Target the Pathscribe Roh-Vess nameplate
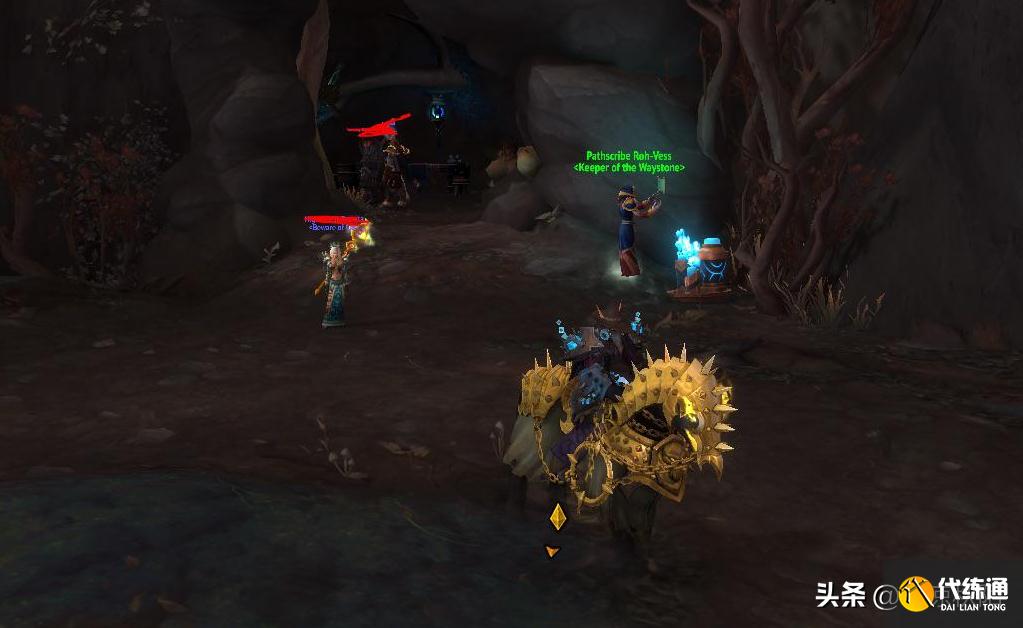Image resolution: width=1023 pixels, height=628 pixels. (629, 157)
